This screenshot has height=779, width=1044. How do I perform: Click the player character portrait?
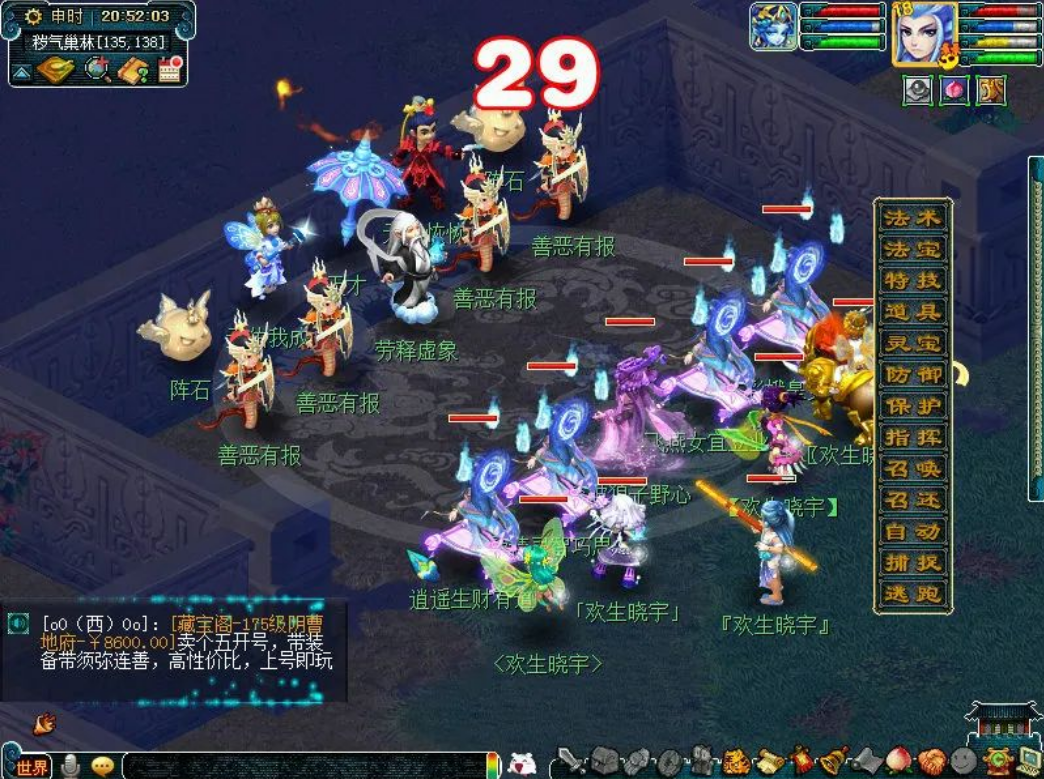click(x=925, y=33)
